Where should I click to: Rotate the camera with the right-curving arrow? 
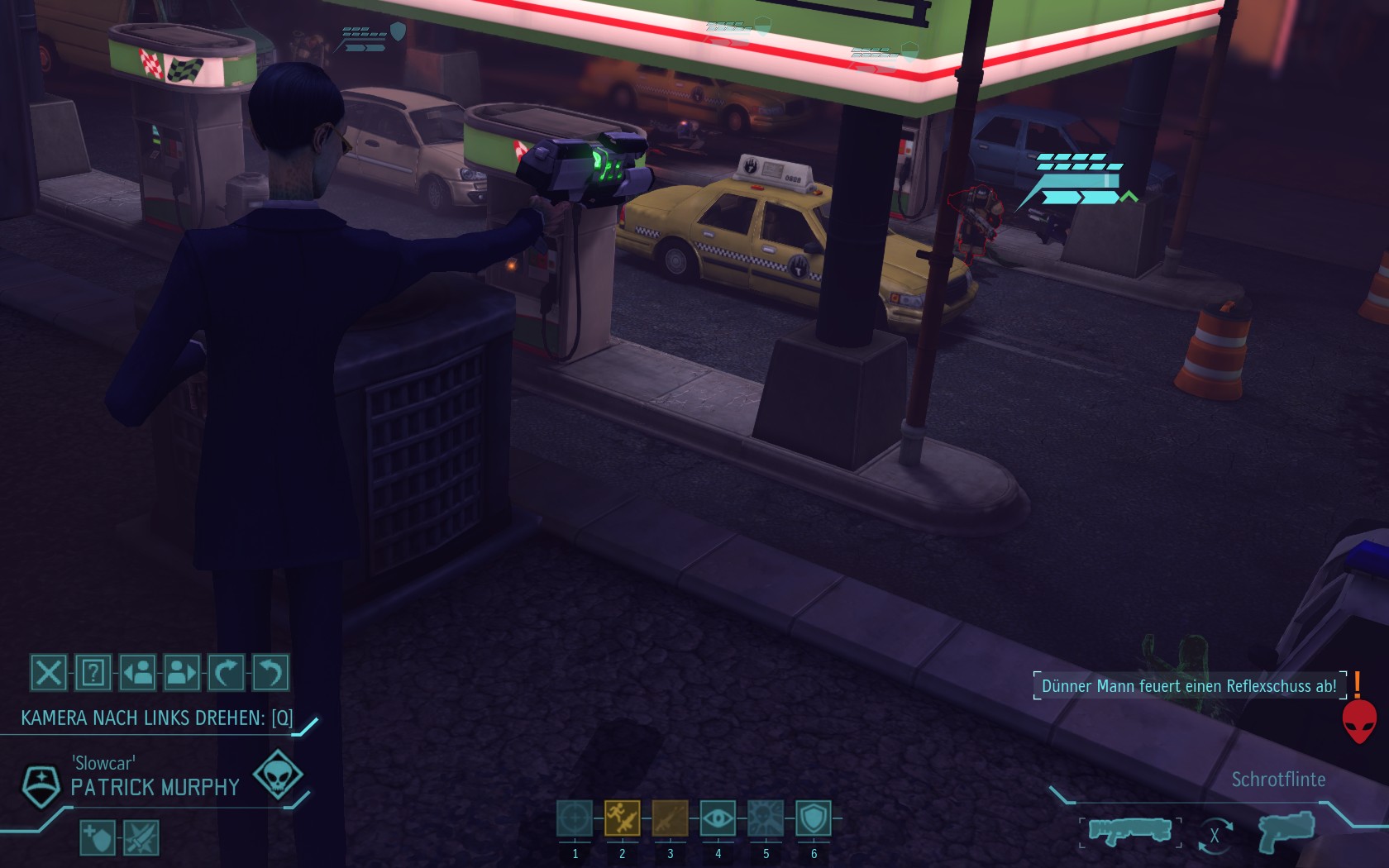227,673
